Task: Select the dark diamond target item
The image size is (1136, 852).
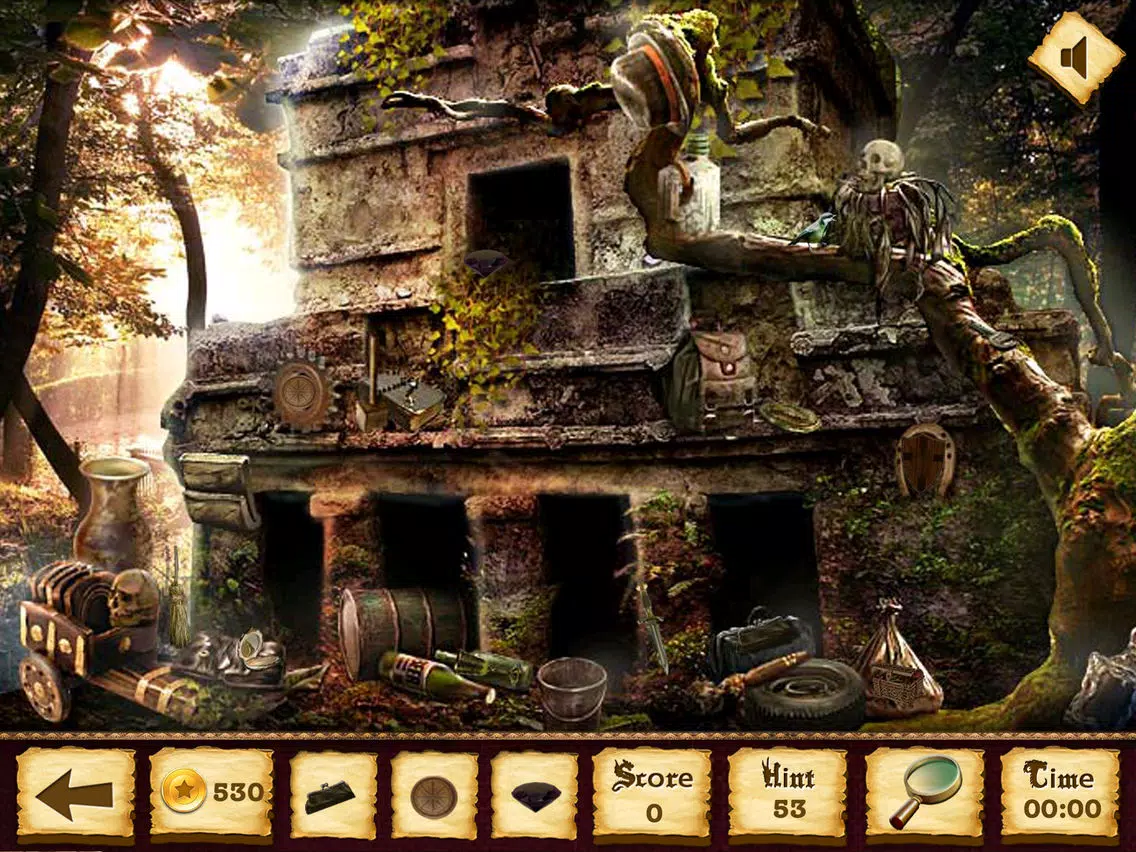Action: tap(535, 796)
